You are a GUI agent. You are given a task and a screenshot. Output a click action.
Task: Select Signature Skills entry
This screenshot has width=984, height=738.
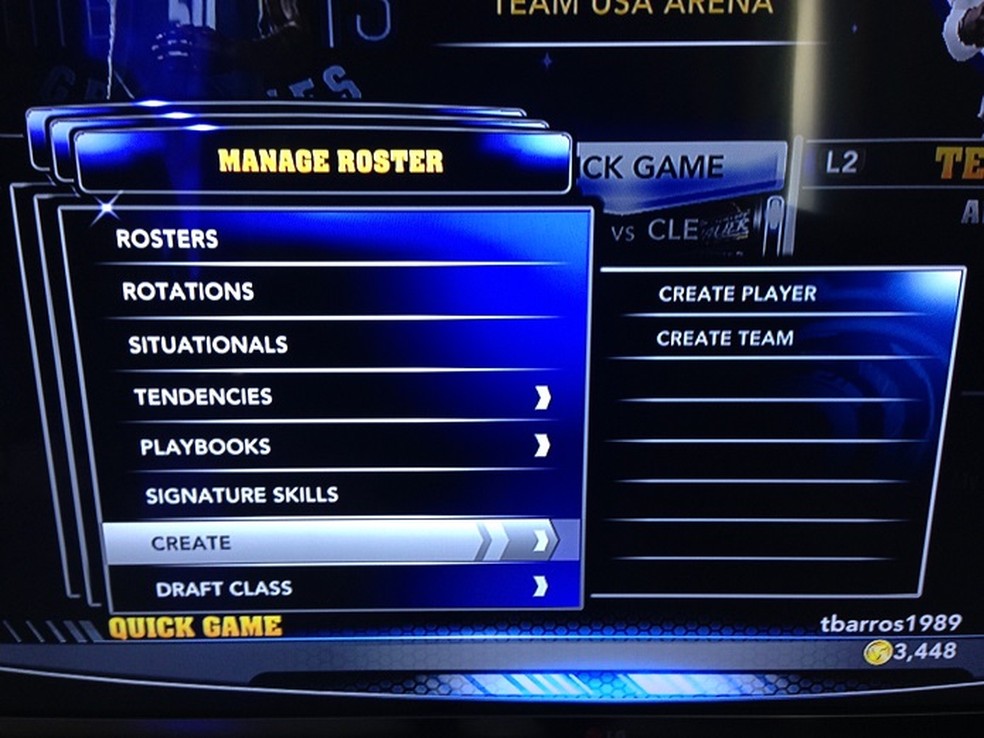coord(241,495)
